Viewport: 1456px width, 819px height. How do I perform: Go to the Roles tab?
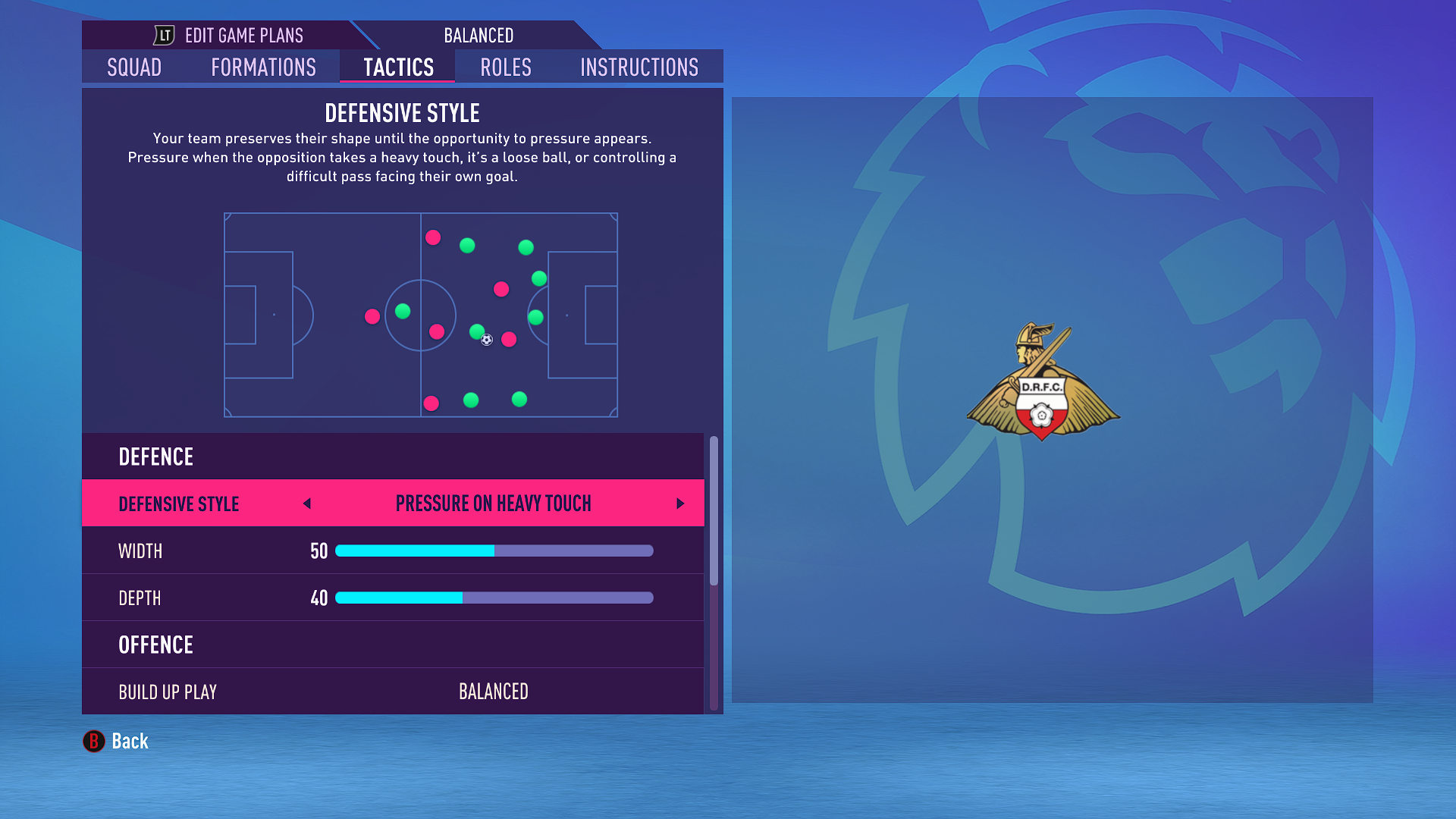[506, 67]
